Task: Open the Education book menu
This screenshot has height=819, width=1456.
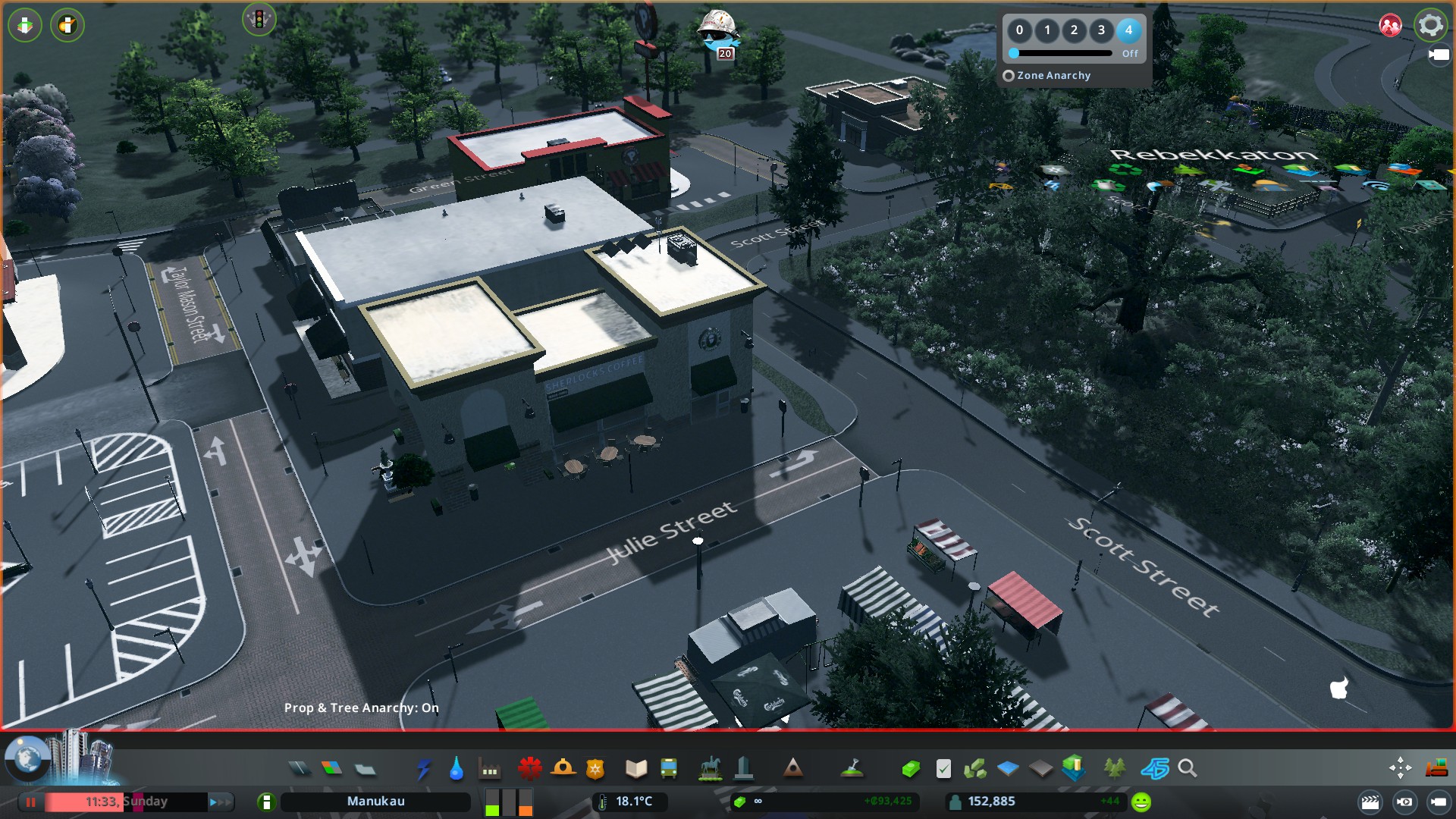Action: [636, 769]
